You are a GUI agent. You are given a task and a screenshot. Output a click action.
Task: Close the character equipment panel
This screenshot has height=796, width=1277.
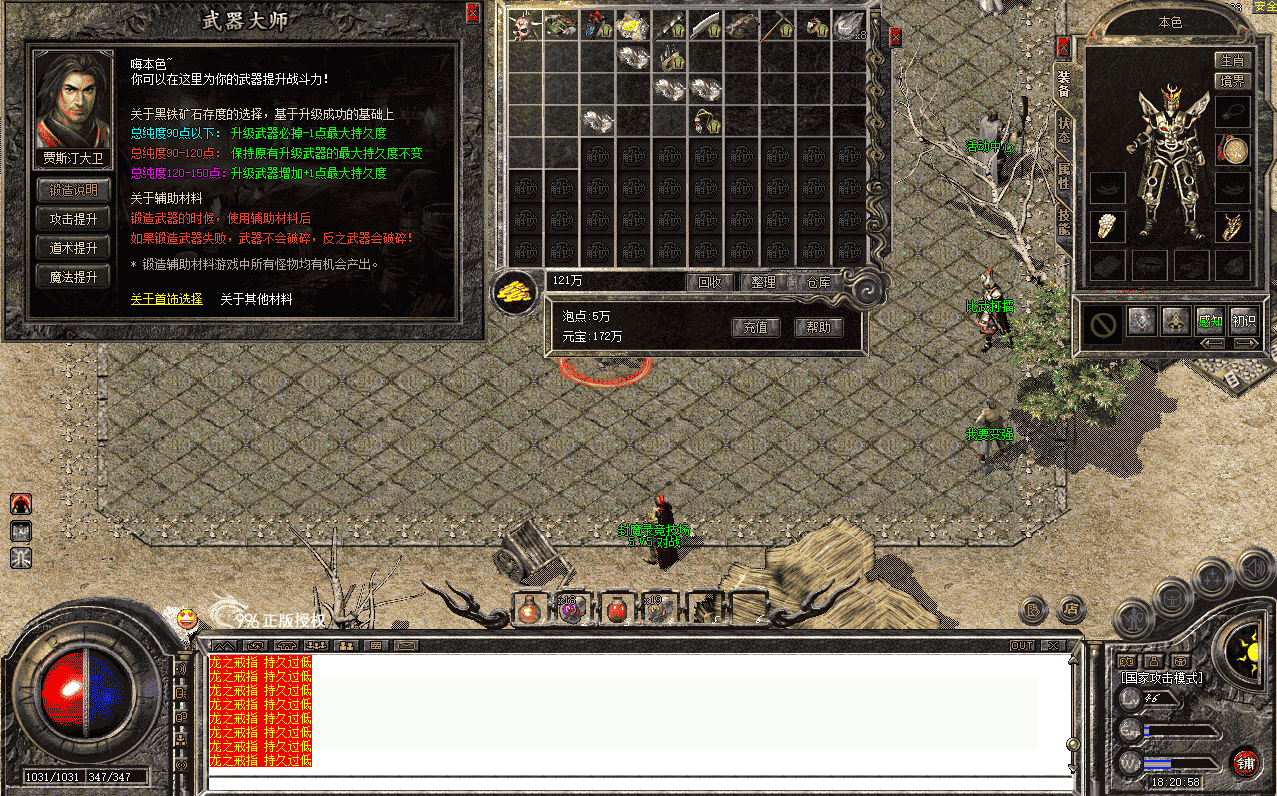pos(1063,46)
